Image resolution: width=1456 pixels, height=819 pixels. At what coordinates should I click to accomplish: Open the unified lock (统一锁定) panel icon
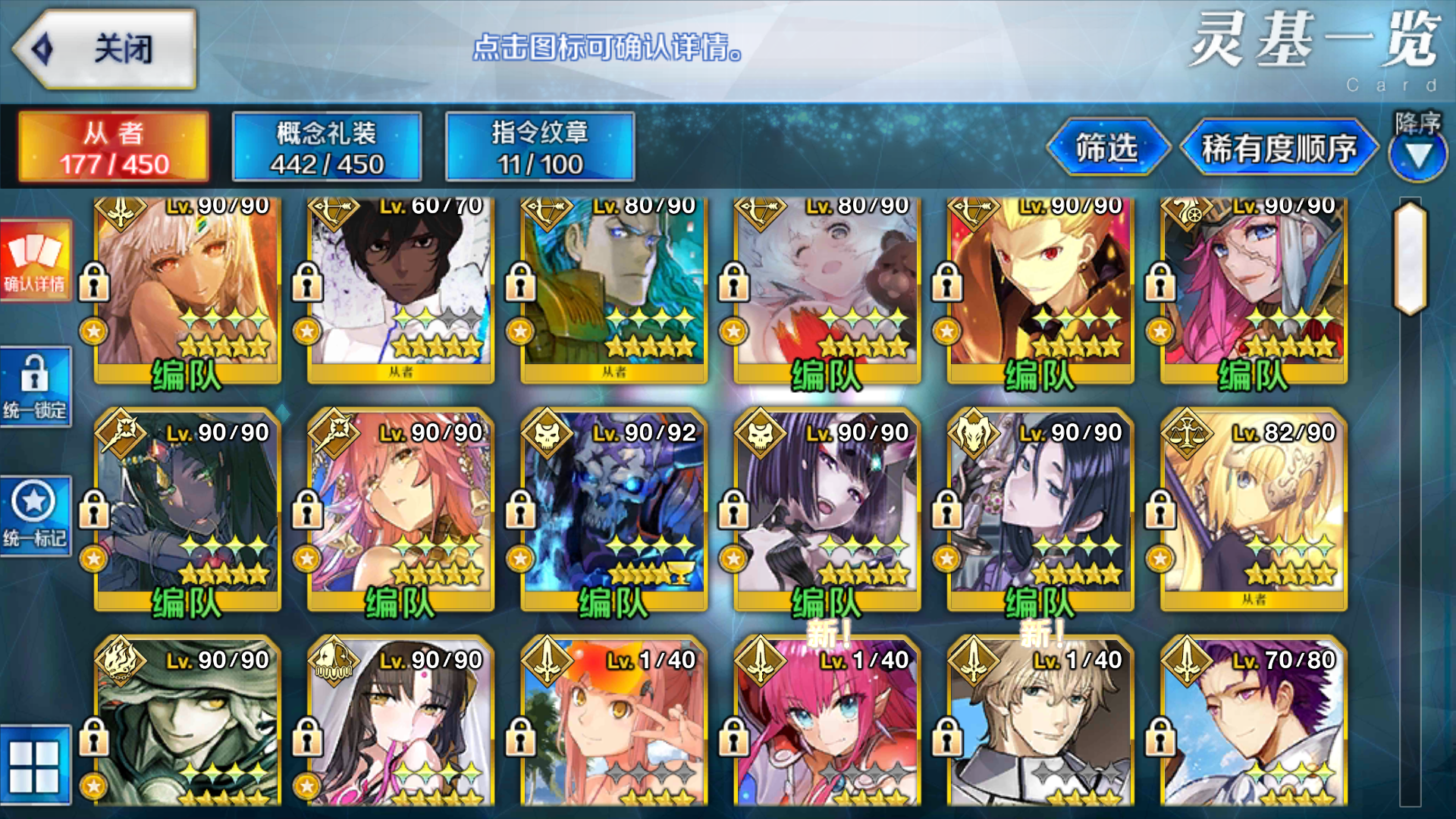pyautogui.click(x=36, y=387)
